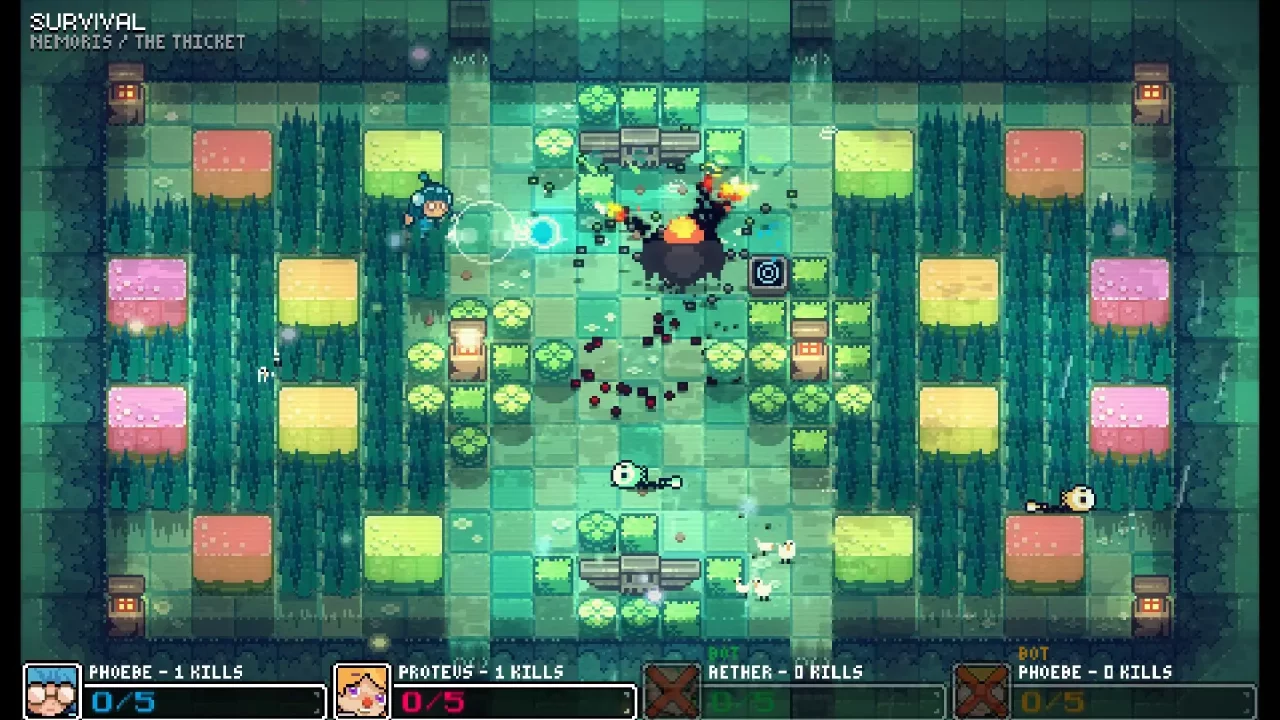
Task: Click the lantern in the top-left corner tile
Action: tap(128, 93)
